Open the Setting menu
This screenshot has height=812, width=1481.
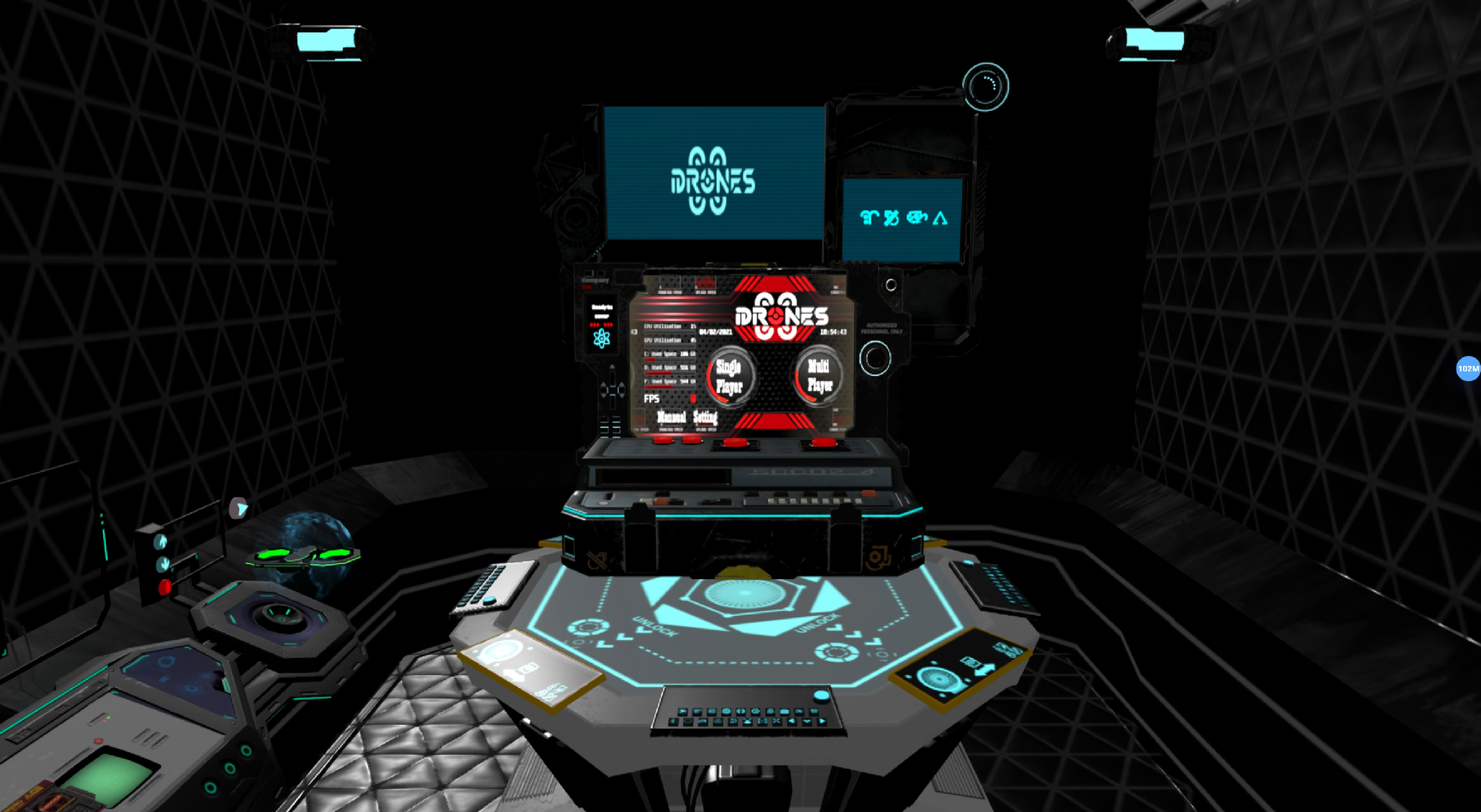click(x=705, y=417)
